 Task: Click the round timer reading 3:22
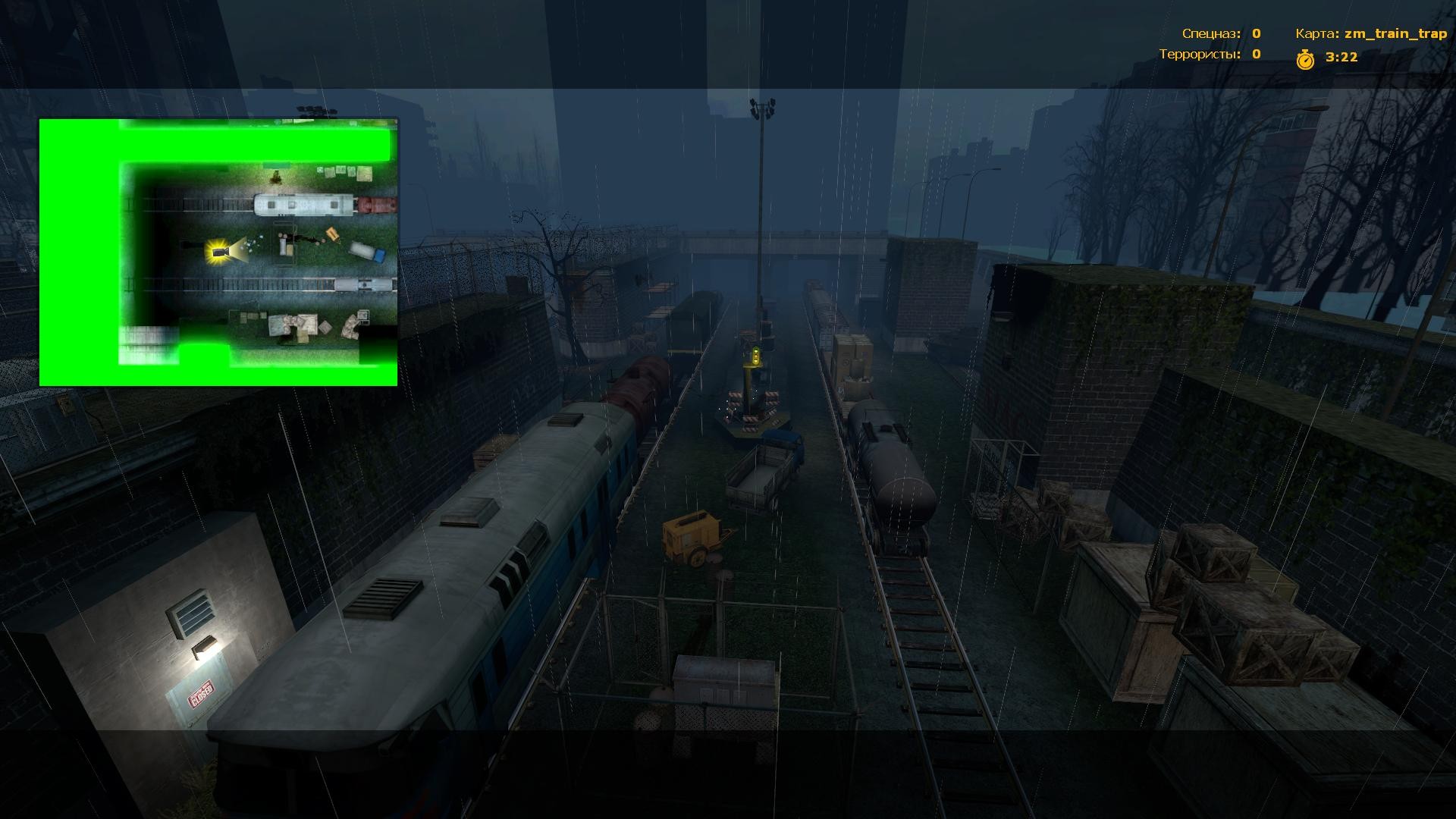click(x=1341, y=57)
